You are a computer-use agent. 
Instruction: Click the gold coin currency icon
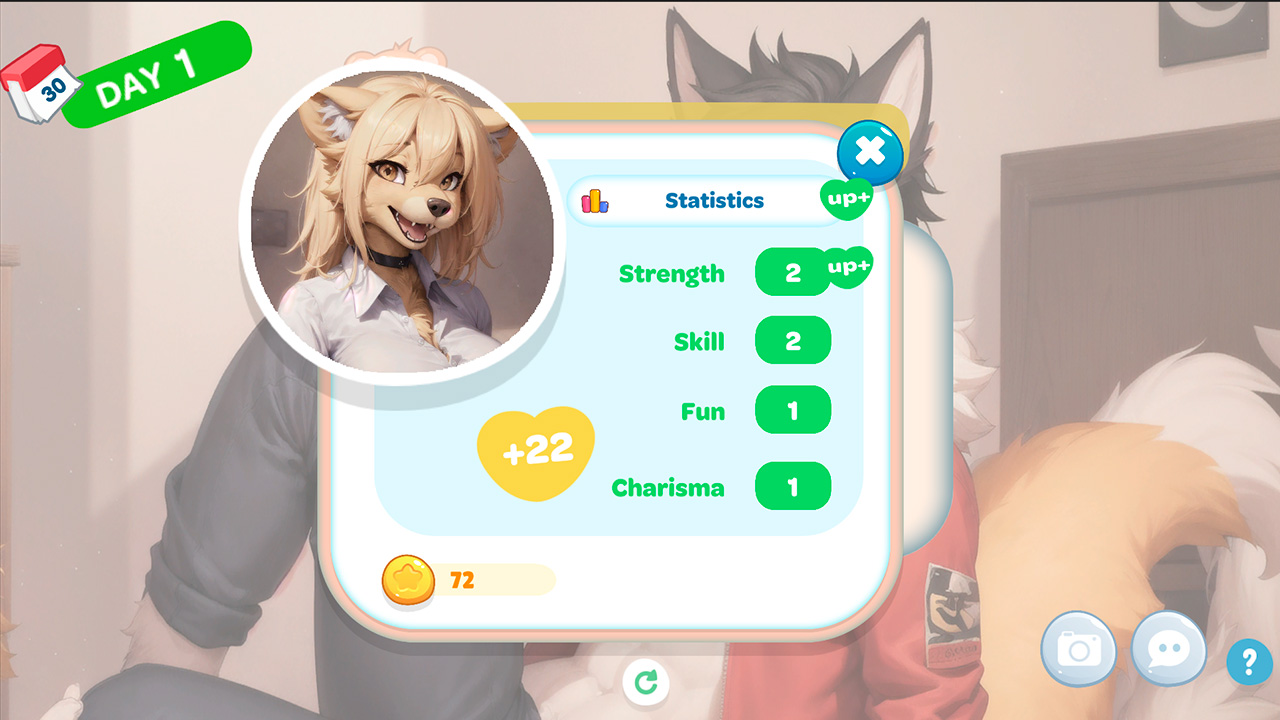[x=408, y=580]
